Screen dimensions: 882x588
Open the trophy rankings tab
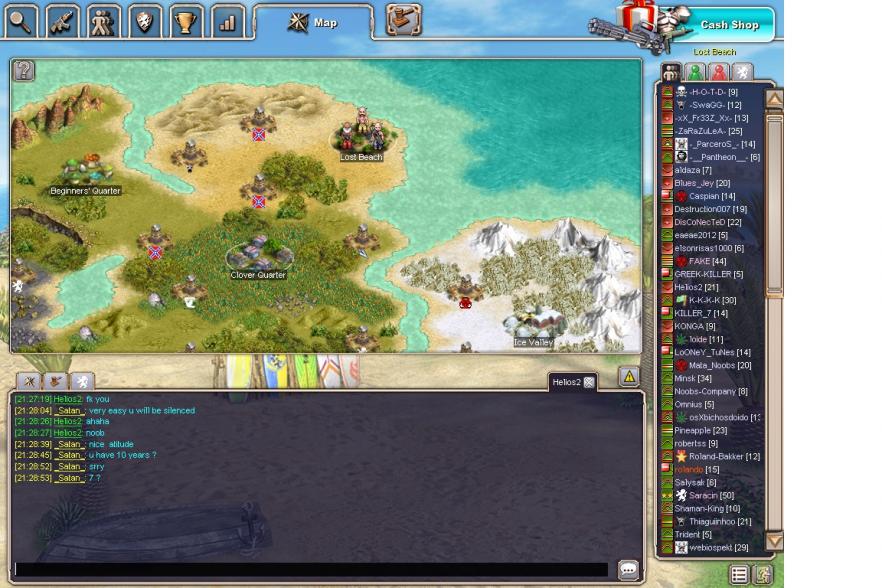[x=185, y=20]
